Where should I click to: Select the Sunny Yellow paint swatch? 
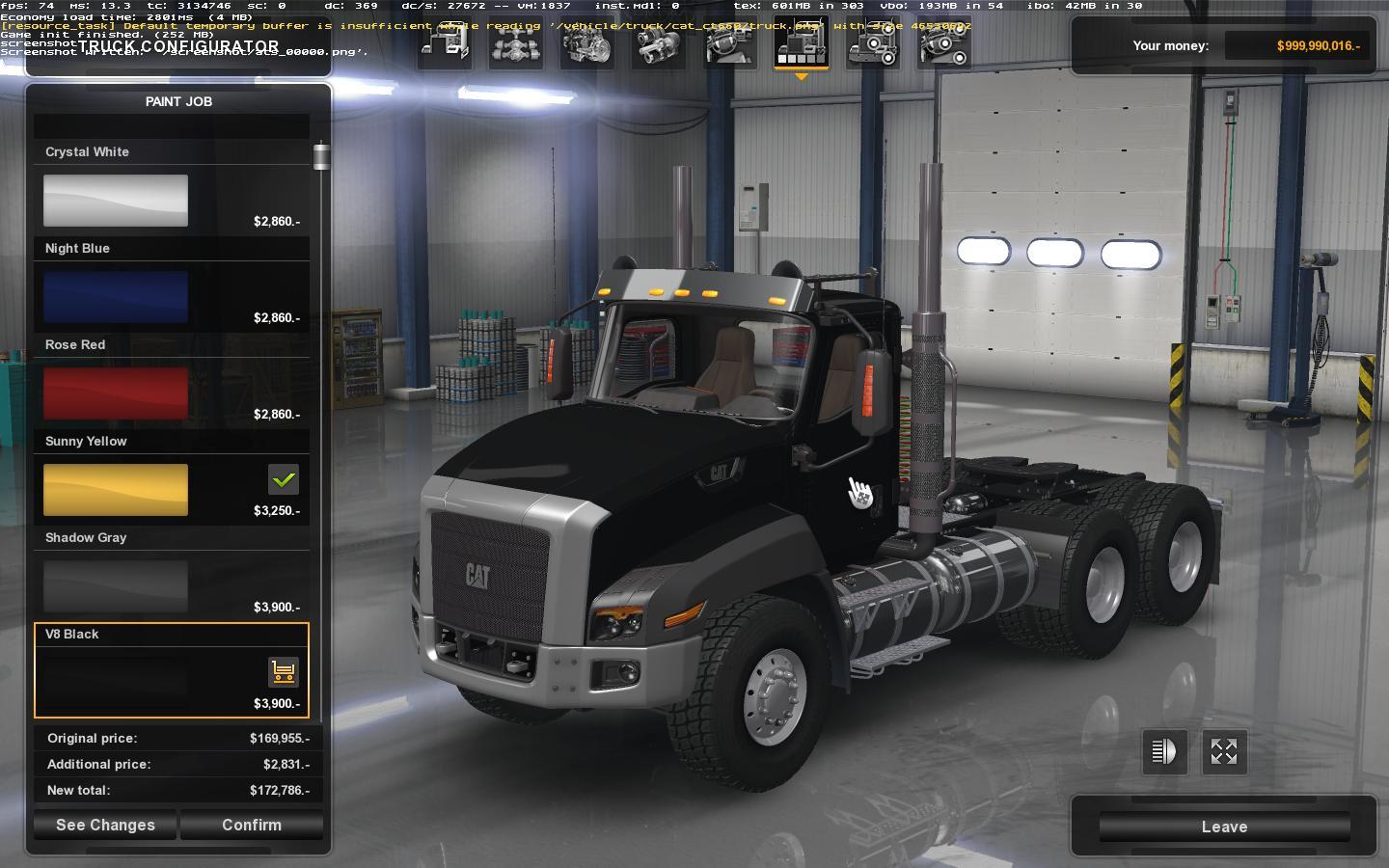pyautogui.click(x=116, y=490)
